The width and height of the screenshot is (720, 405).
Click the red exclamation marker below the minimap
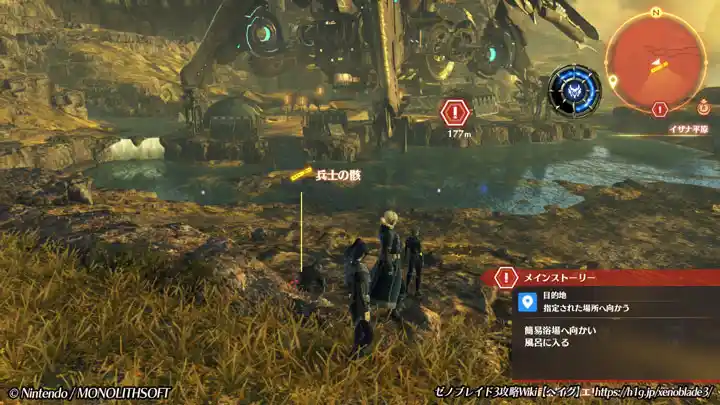pos(659,109)
